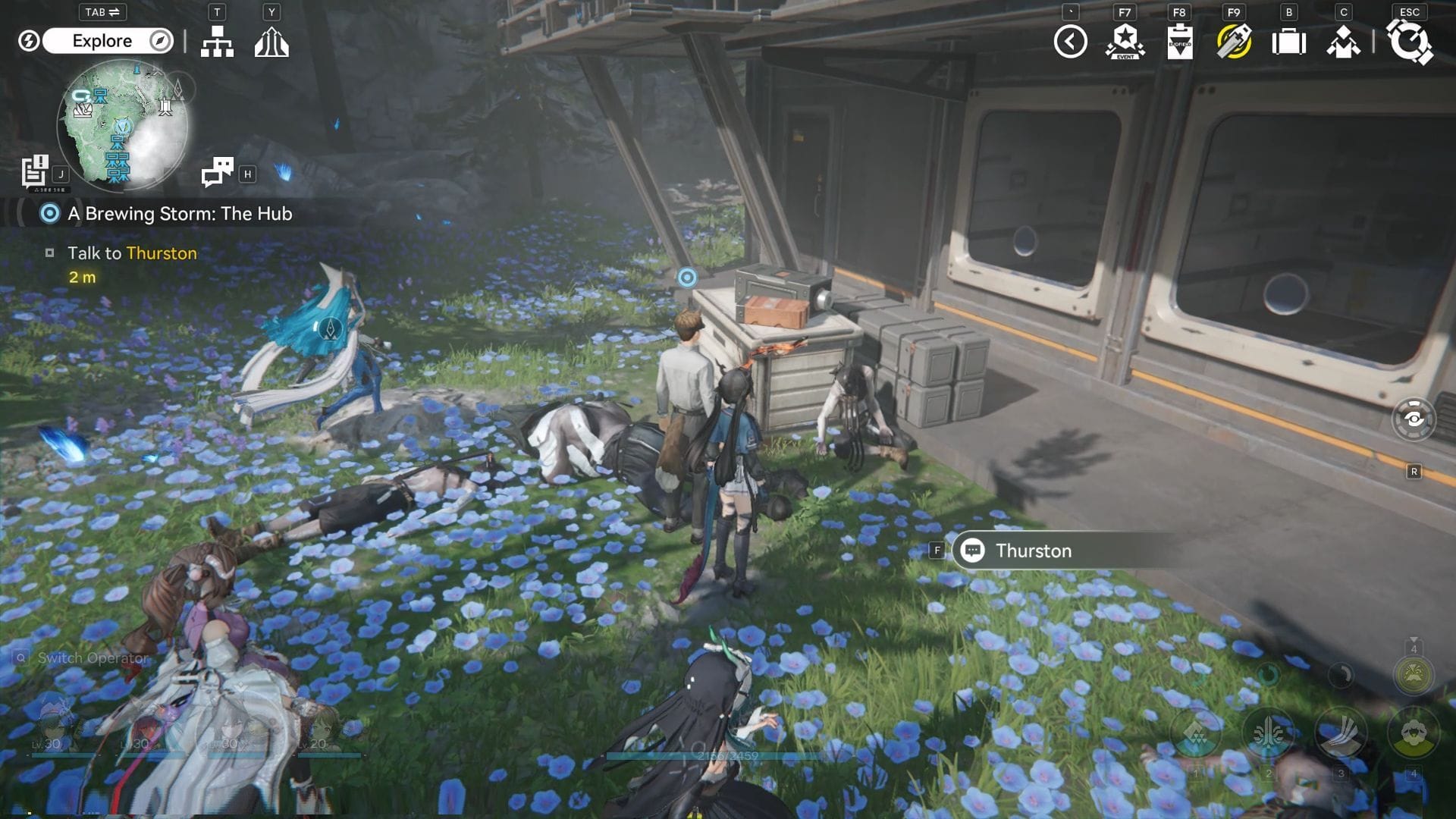Open the yellow ticket icon menu
1456x819 pixels.
pyautogui.click(x=1234, y=42)
